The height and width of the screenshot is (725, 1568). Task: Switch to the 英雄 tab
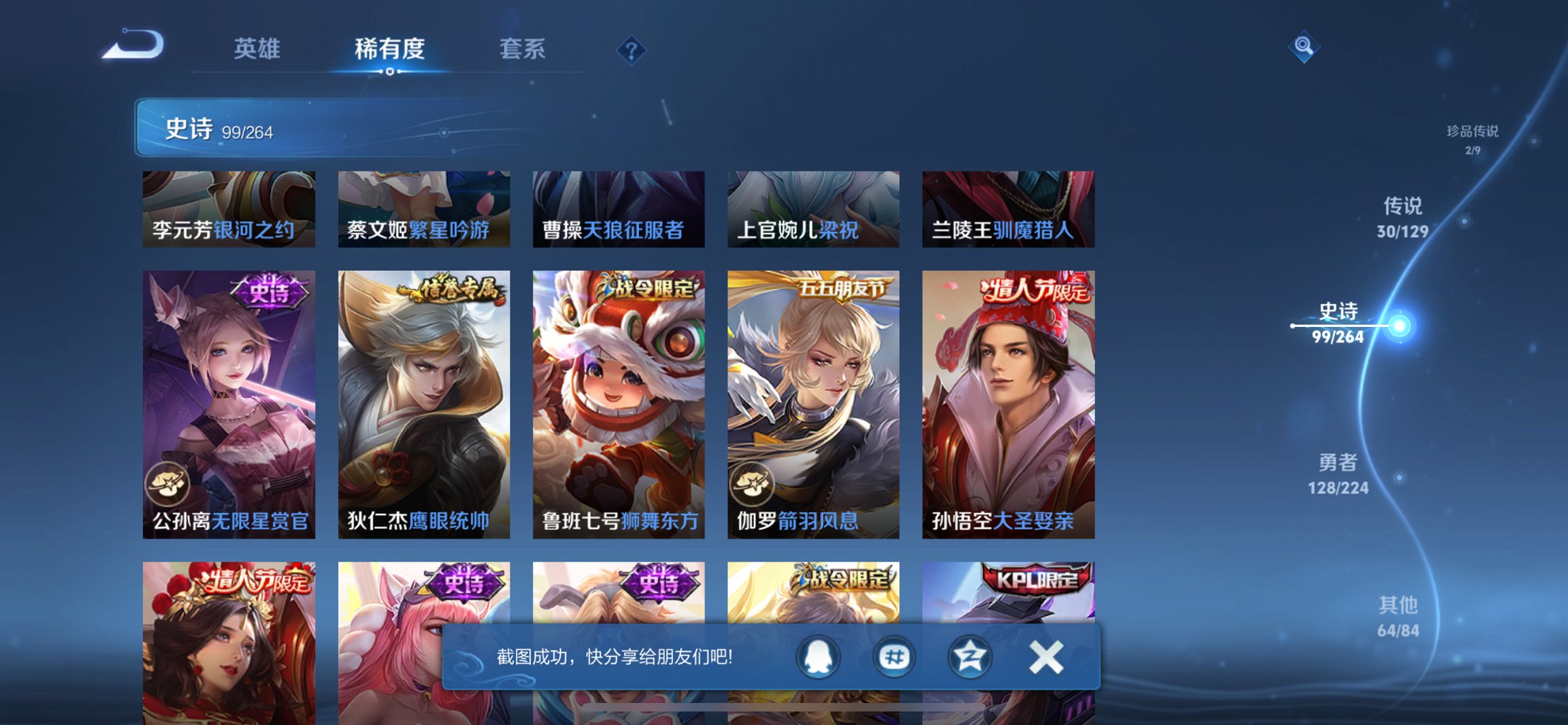(258, 49)
